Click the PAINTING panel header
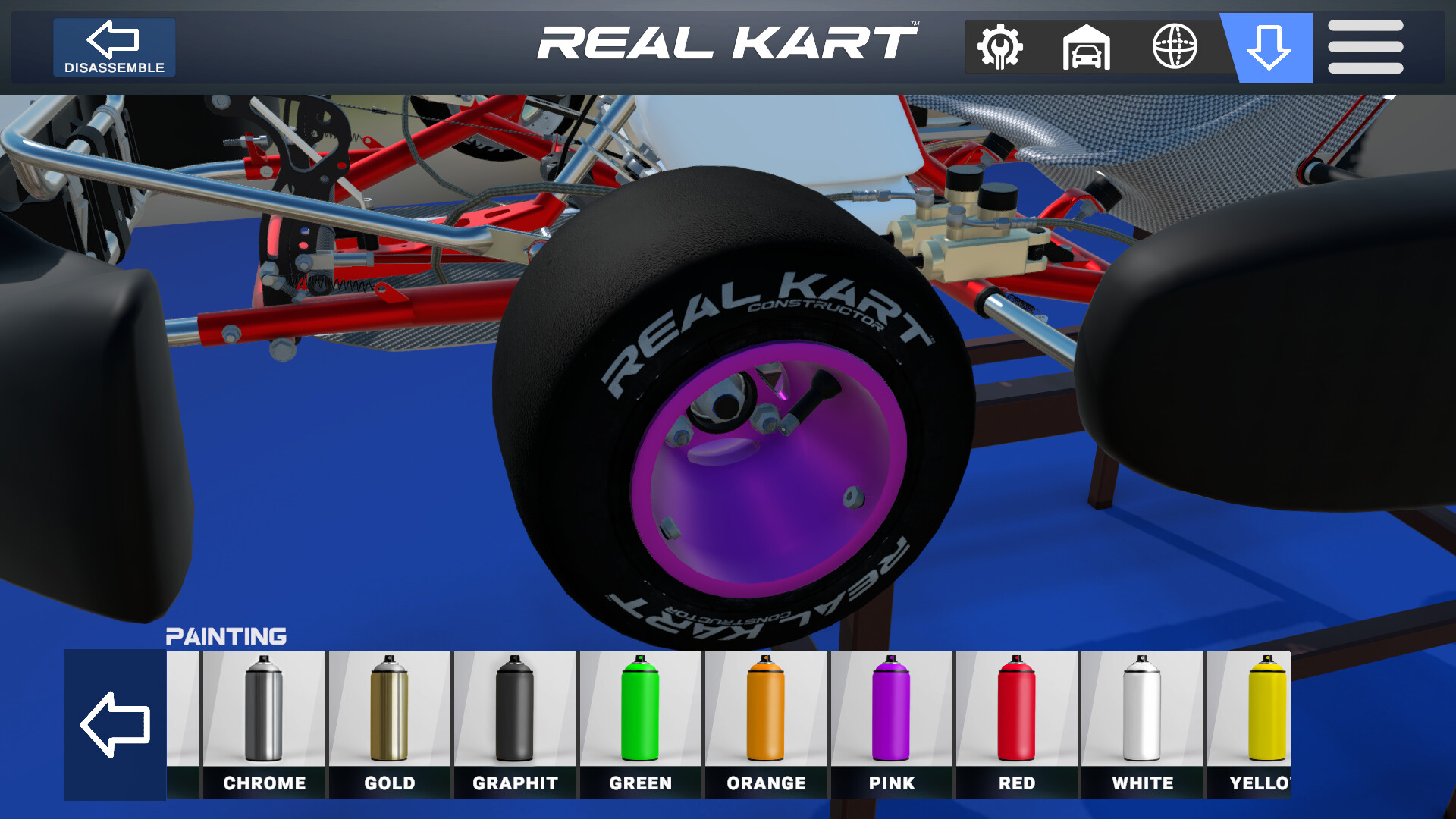This screenshot has width=1456, height=819. coord(226,635)
